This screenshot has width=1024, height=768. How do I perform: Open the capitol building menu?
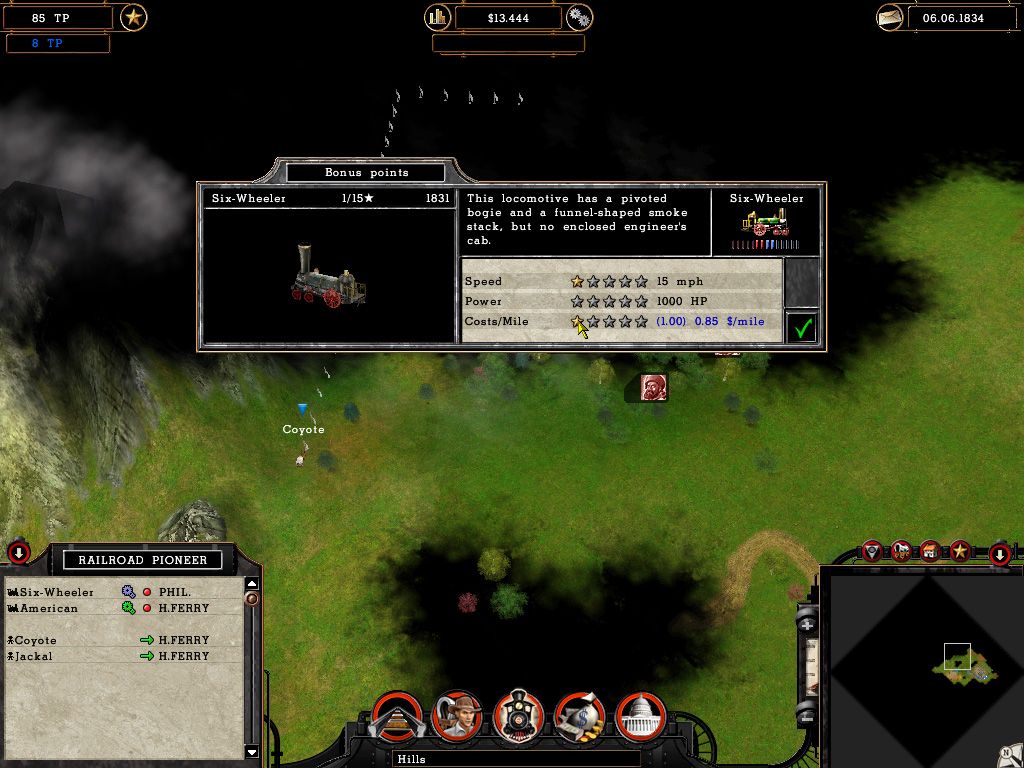pyautogui.click(x=641, y=715)
